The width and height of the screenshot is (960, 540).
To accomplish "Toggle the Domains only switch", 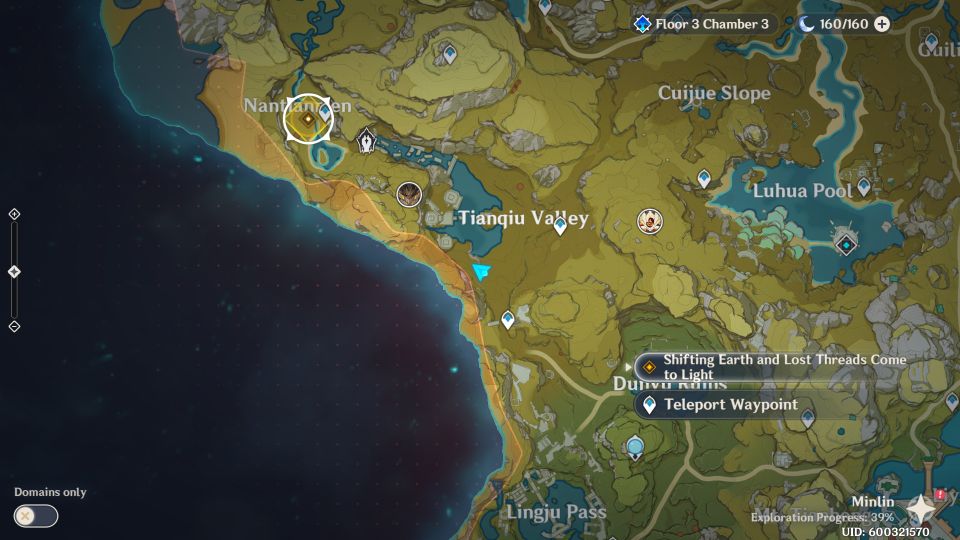I will click(x=36, y=516).
